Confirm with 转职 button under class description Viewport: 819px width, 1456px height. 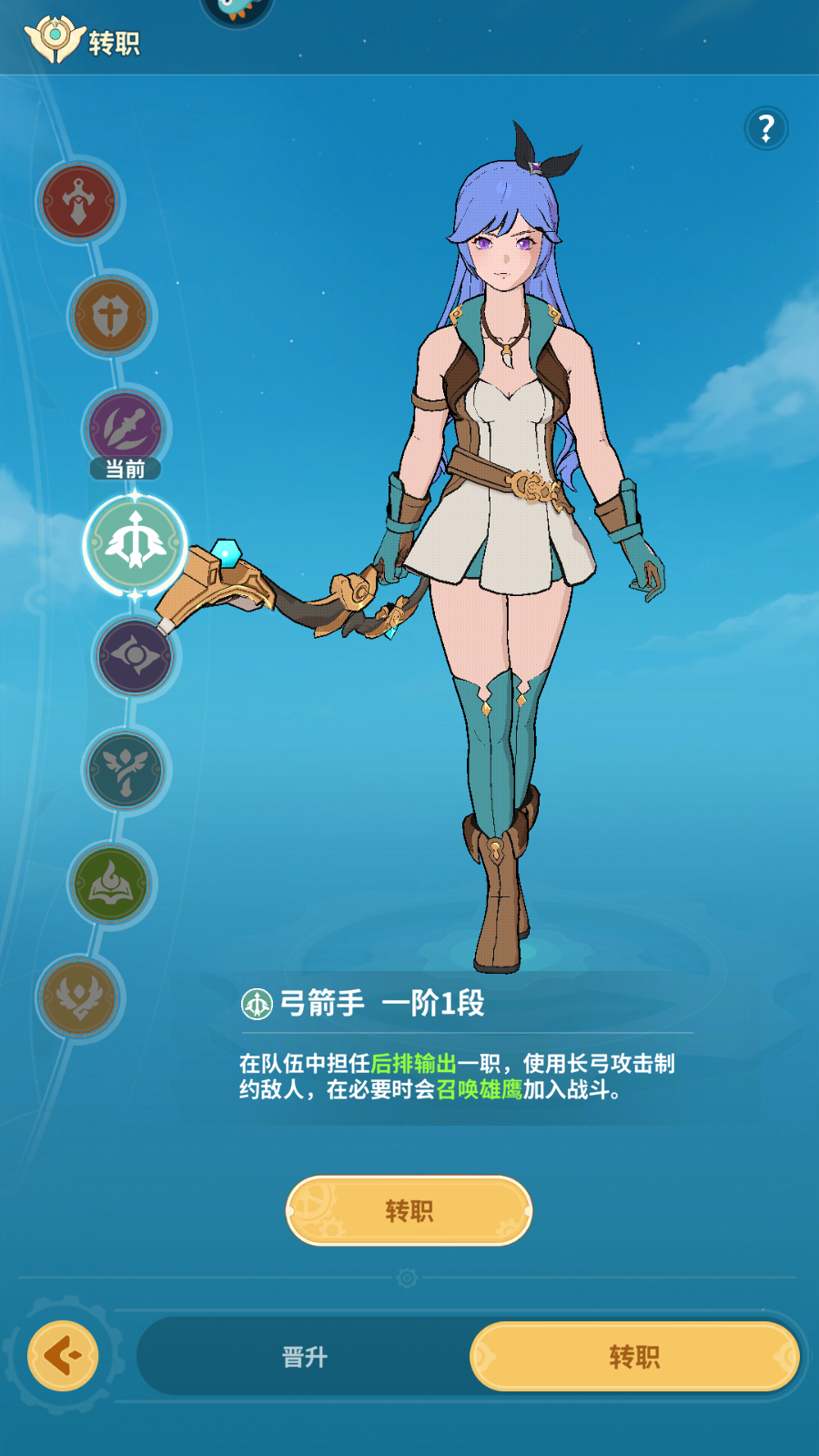pos(409,1210)
